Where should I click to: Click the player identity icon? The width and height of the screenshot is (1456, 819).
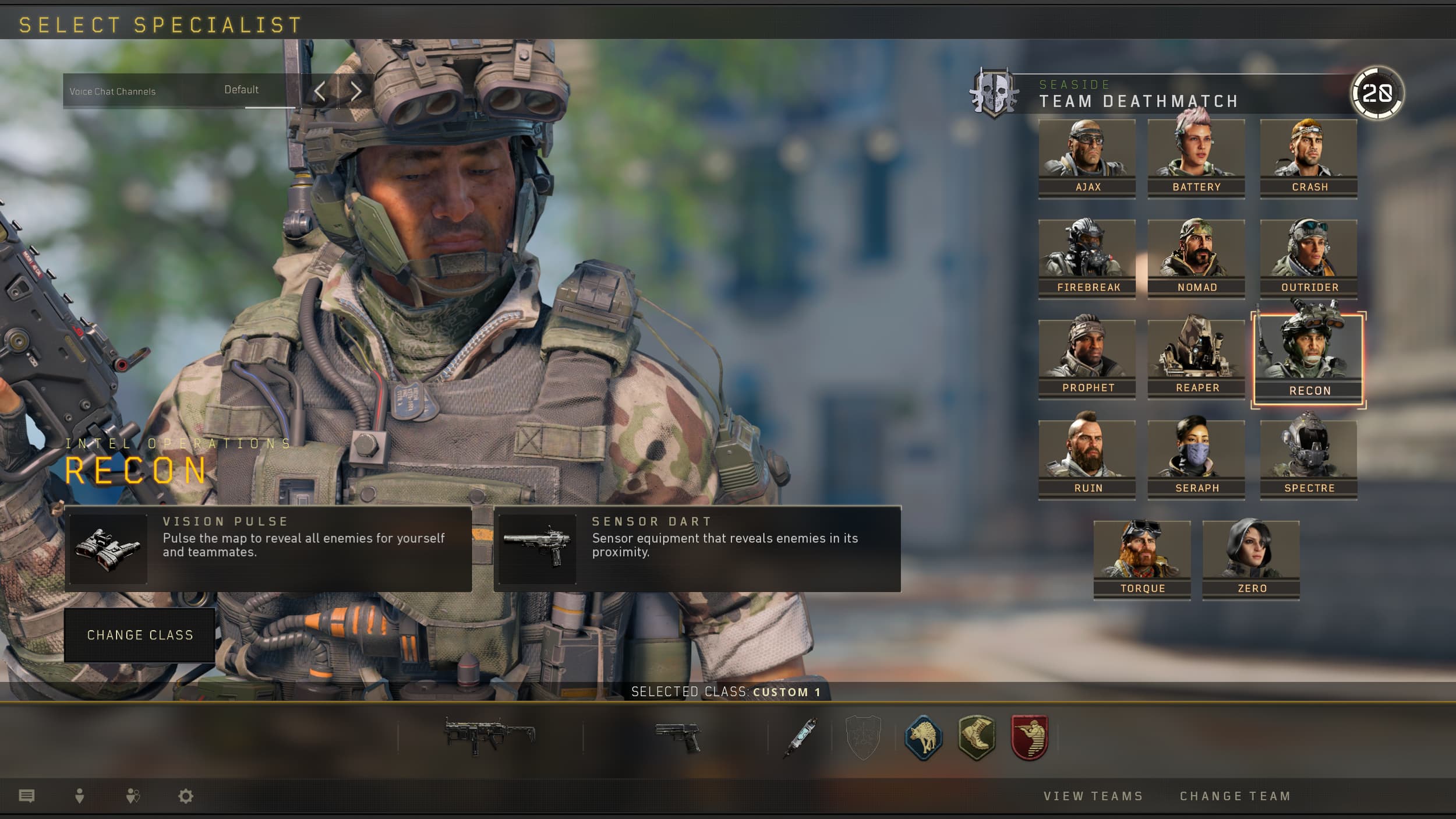80,796
